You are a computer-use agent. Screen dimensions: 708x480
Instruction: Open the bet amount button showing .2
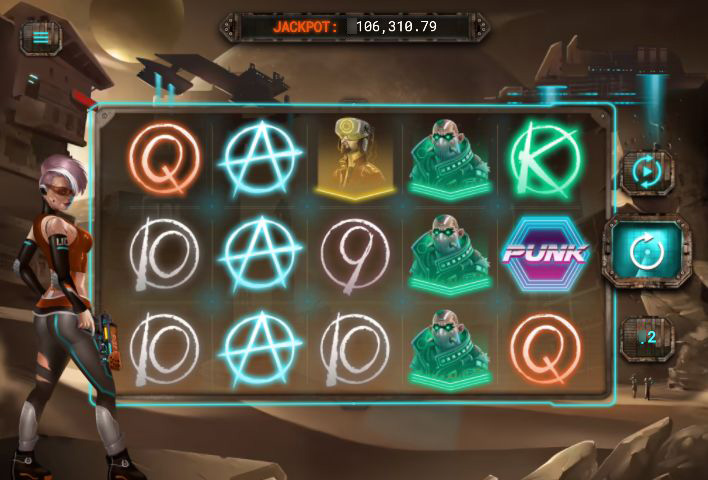click(x=647, y=338)
